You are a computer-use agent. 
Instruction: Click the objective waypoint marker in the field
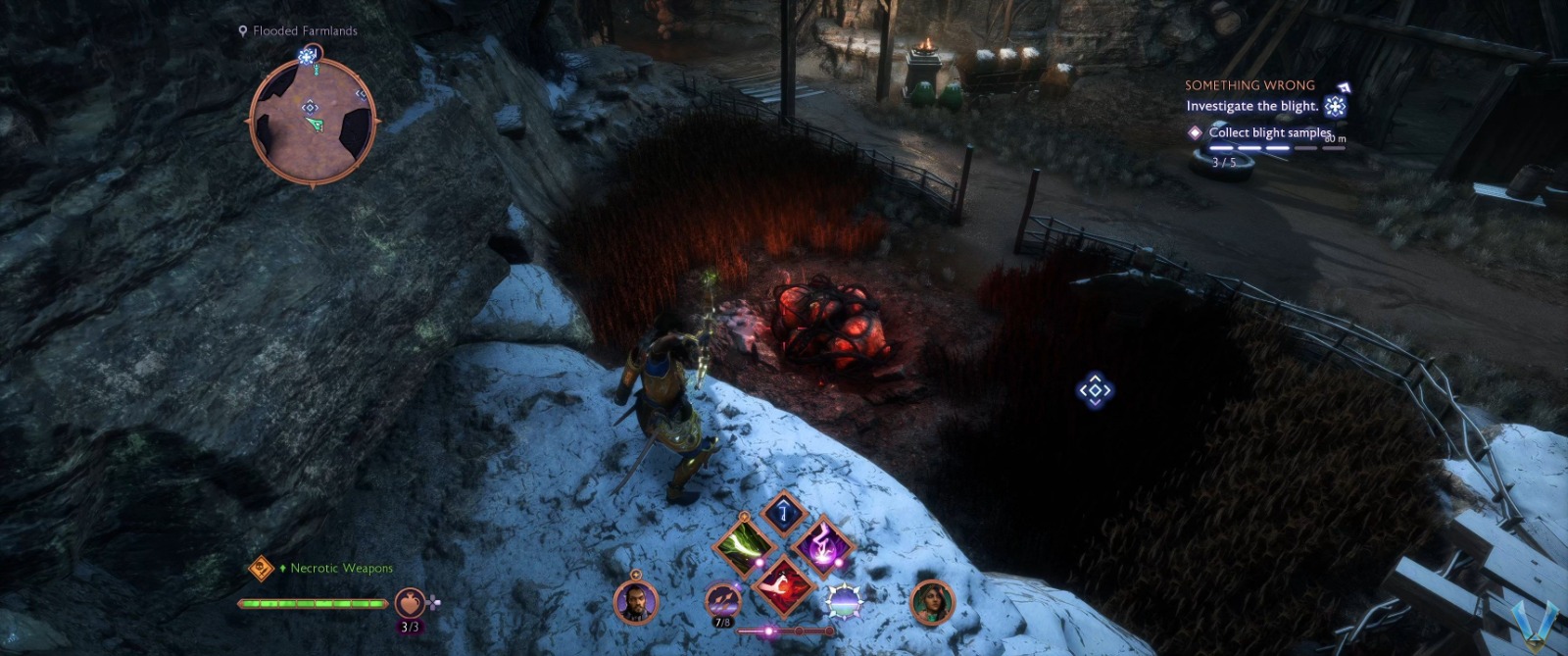pyautogui.click(x=1095, y=390)
